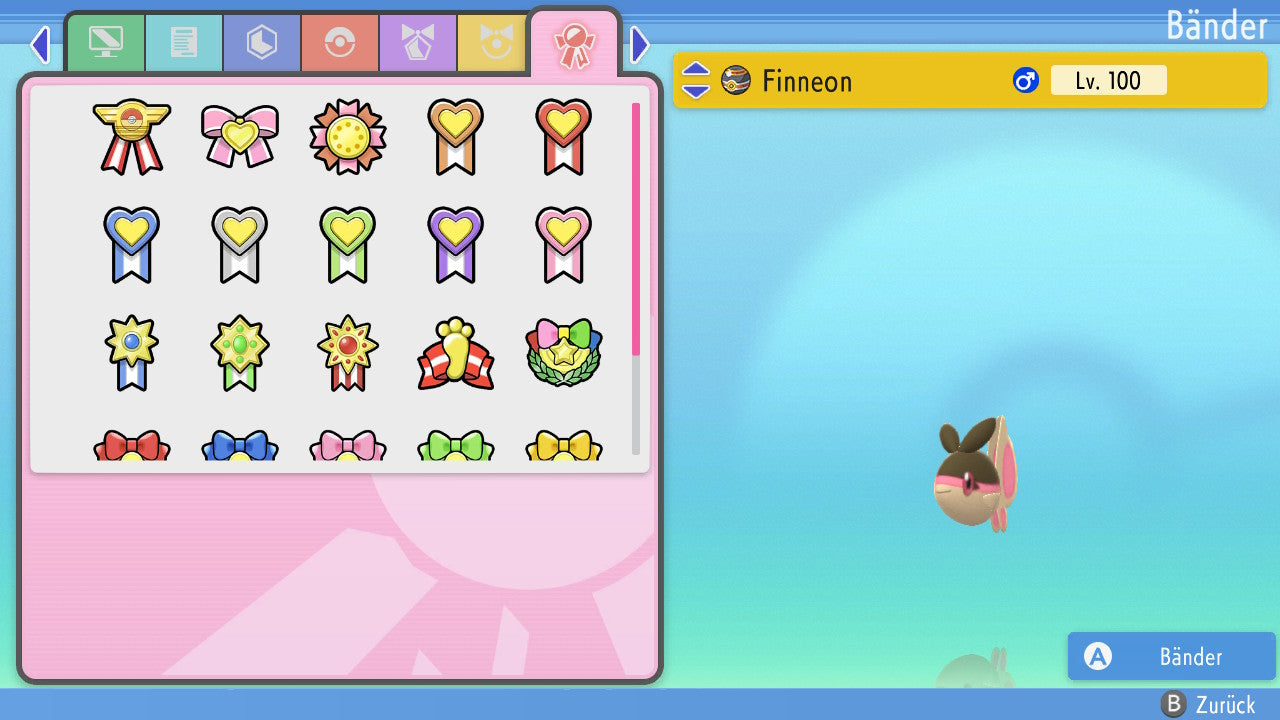
Task: Open the red Poké Ball tab
Action: (340, 43)
